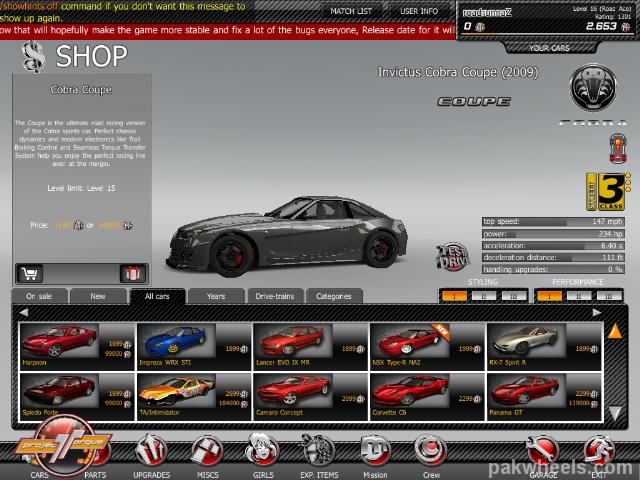Click the red gift box button
640x480 pixels.
[131, 273]
